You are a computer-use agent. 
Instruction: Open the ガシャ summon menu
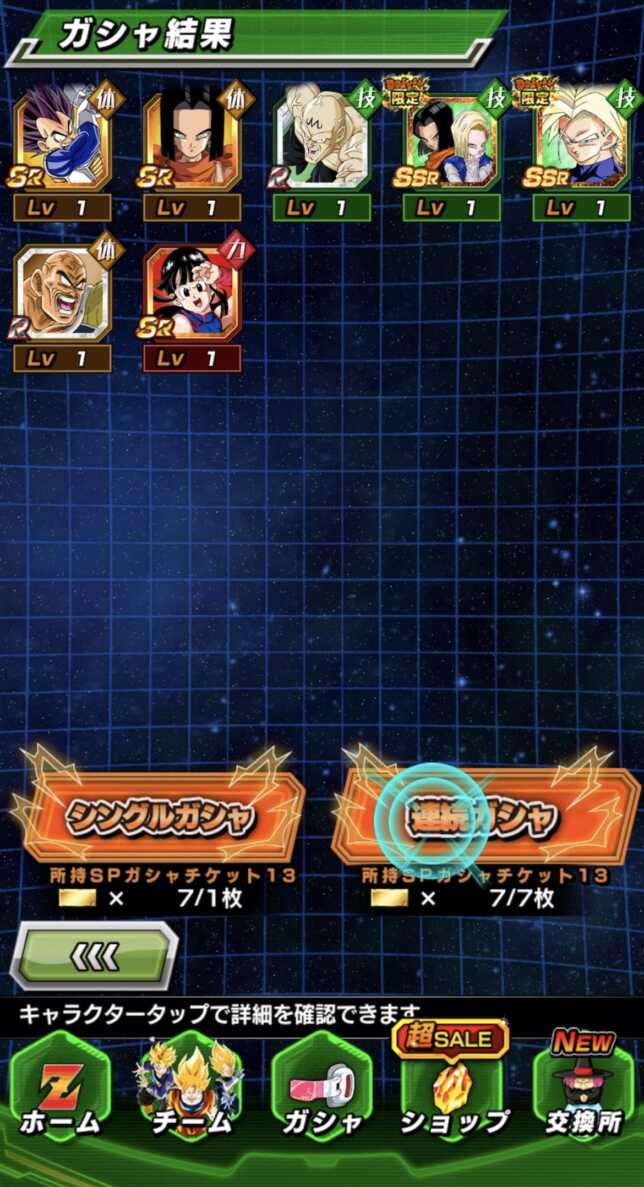pyautogui.click(x=322, y=1092)
